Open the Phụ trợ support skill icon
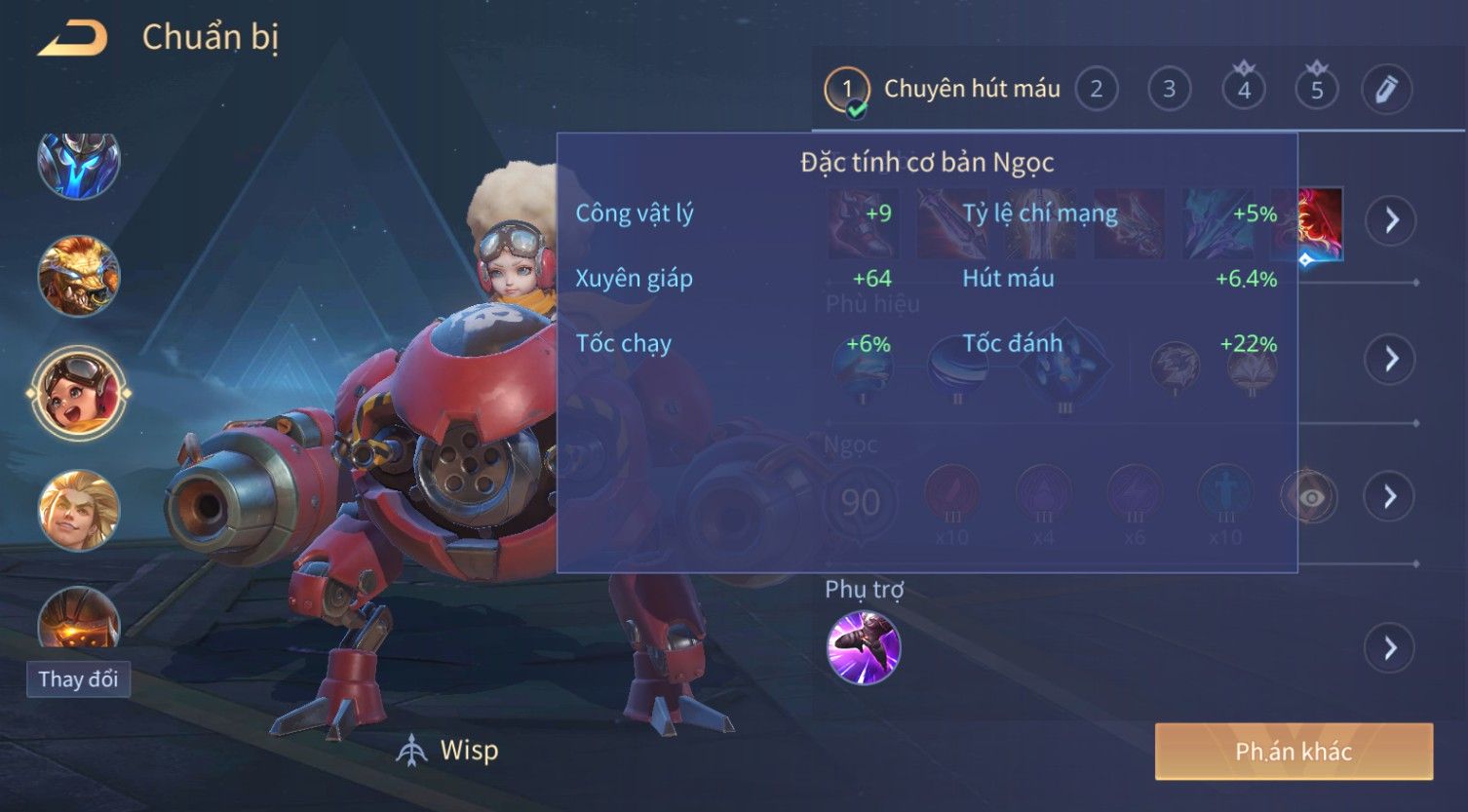Viewport: 1468px width, 812px height. coord(864,648)
